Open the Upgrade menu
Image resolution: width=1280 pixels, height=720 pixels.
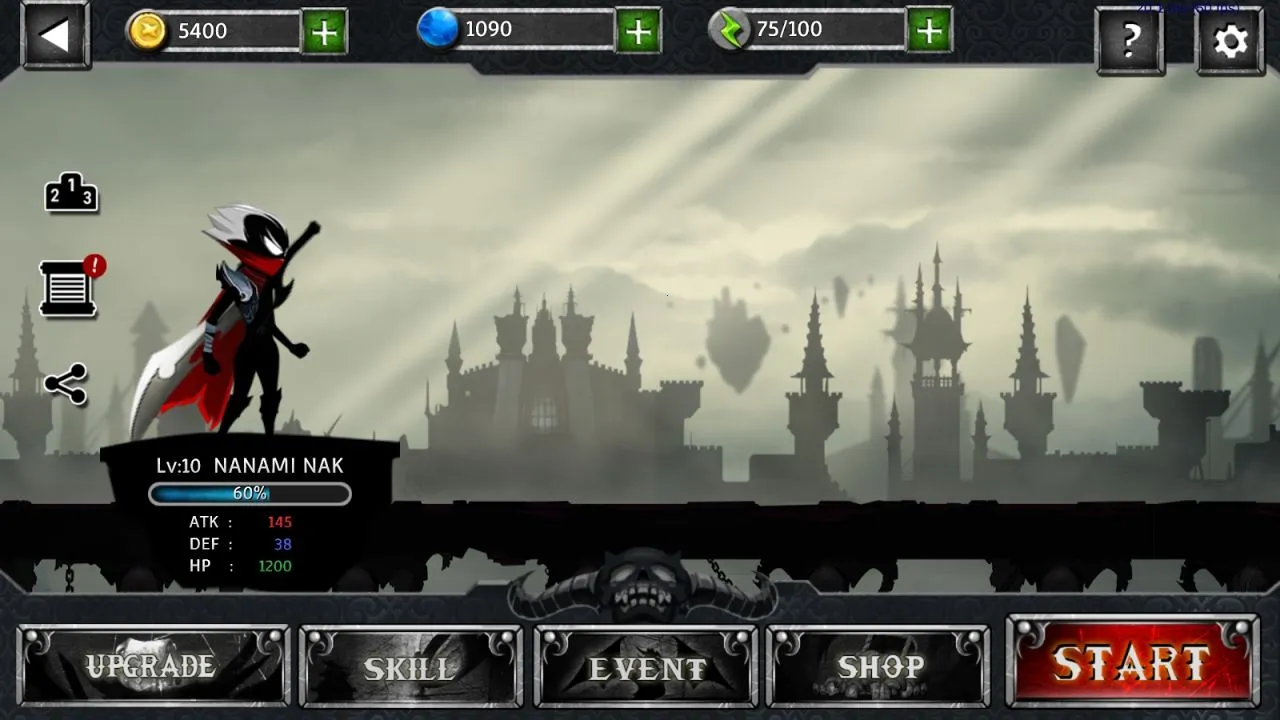click(x=153, y=666)
